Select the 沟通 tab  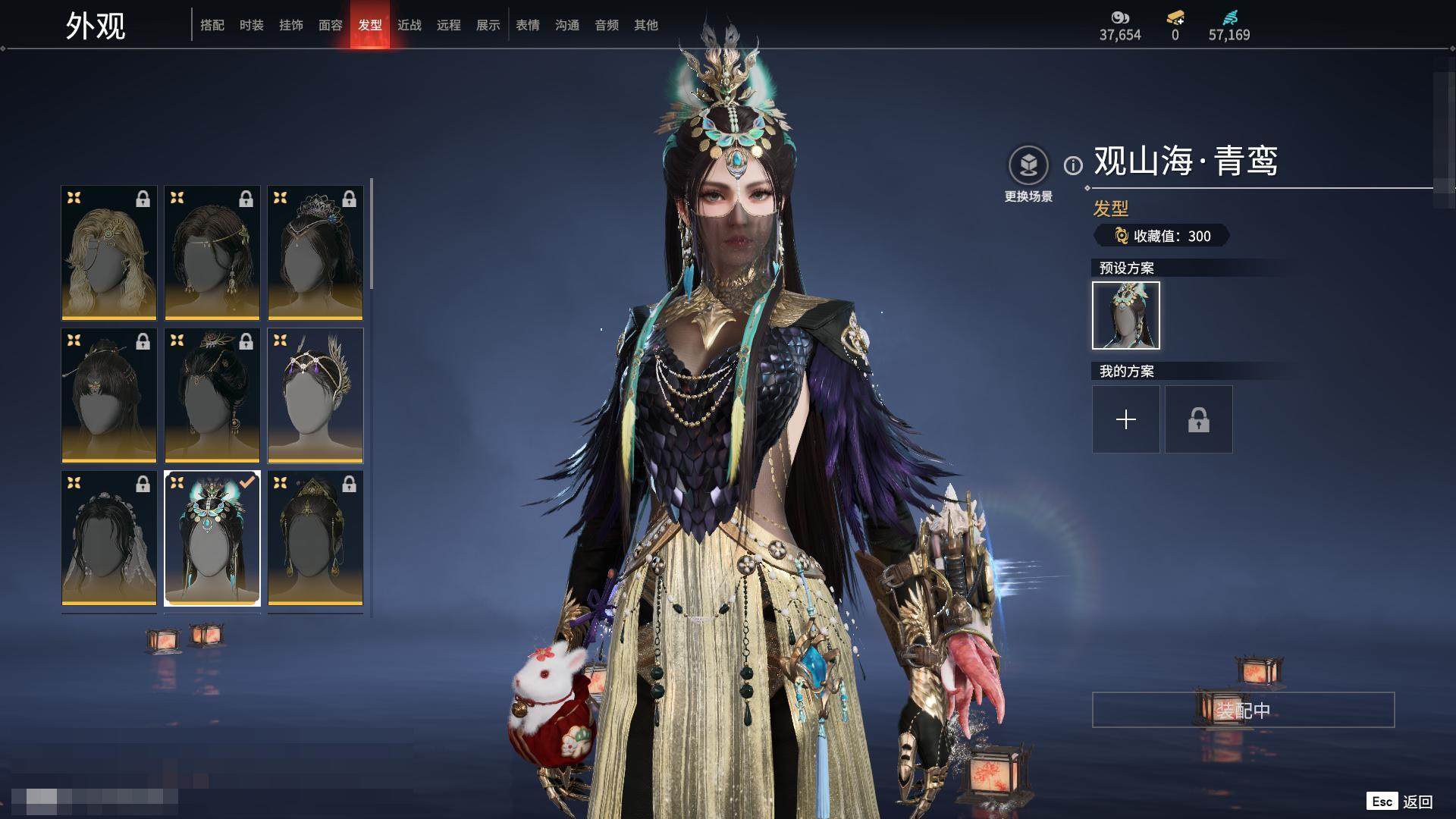click(x=567, y=25)
